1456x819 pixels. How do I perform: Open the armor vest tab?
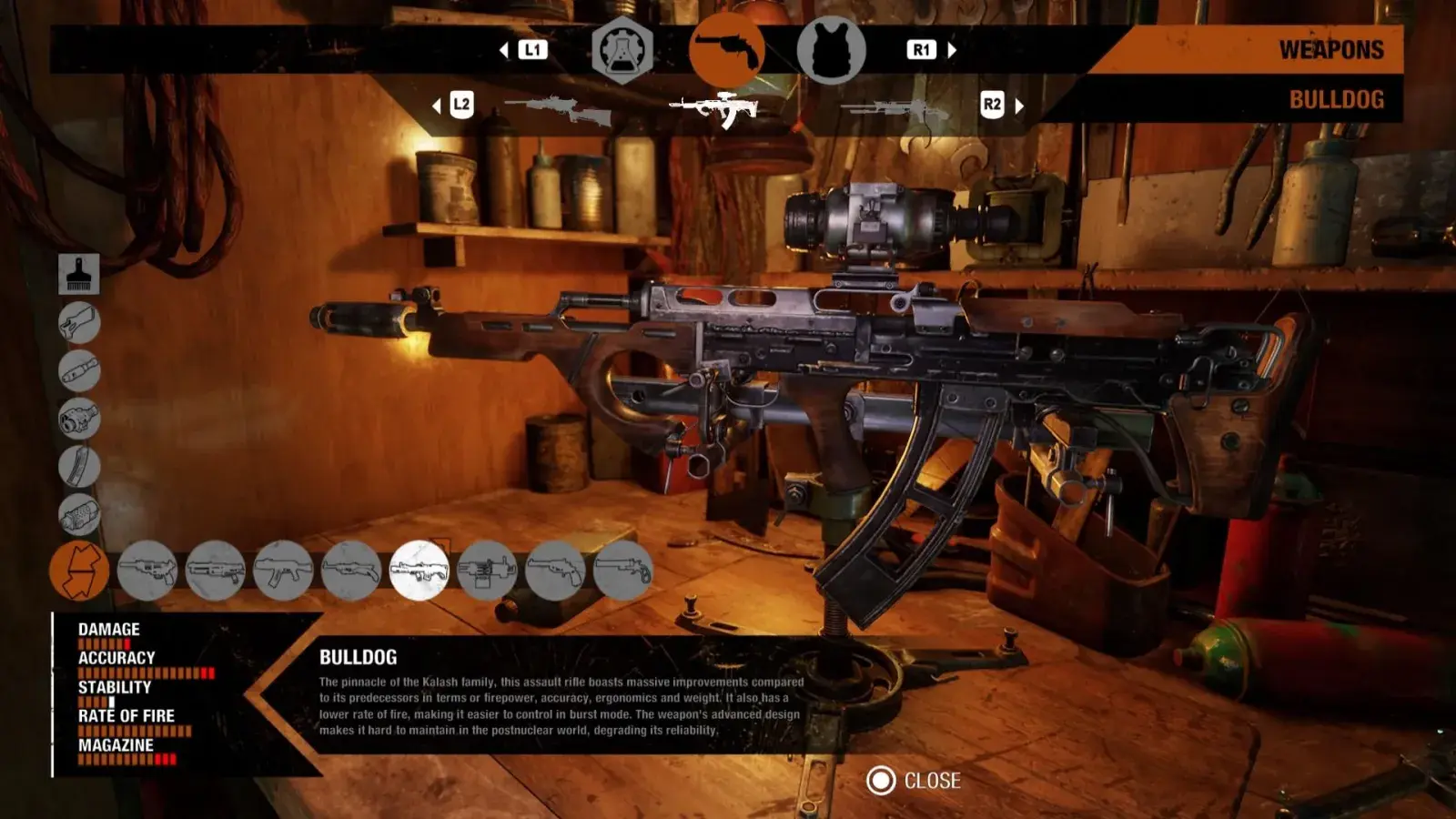pyautogui.click(x=831, y=51)
